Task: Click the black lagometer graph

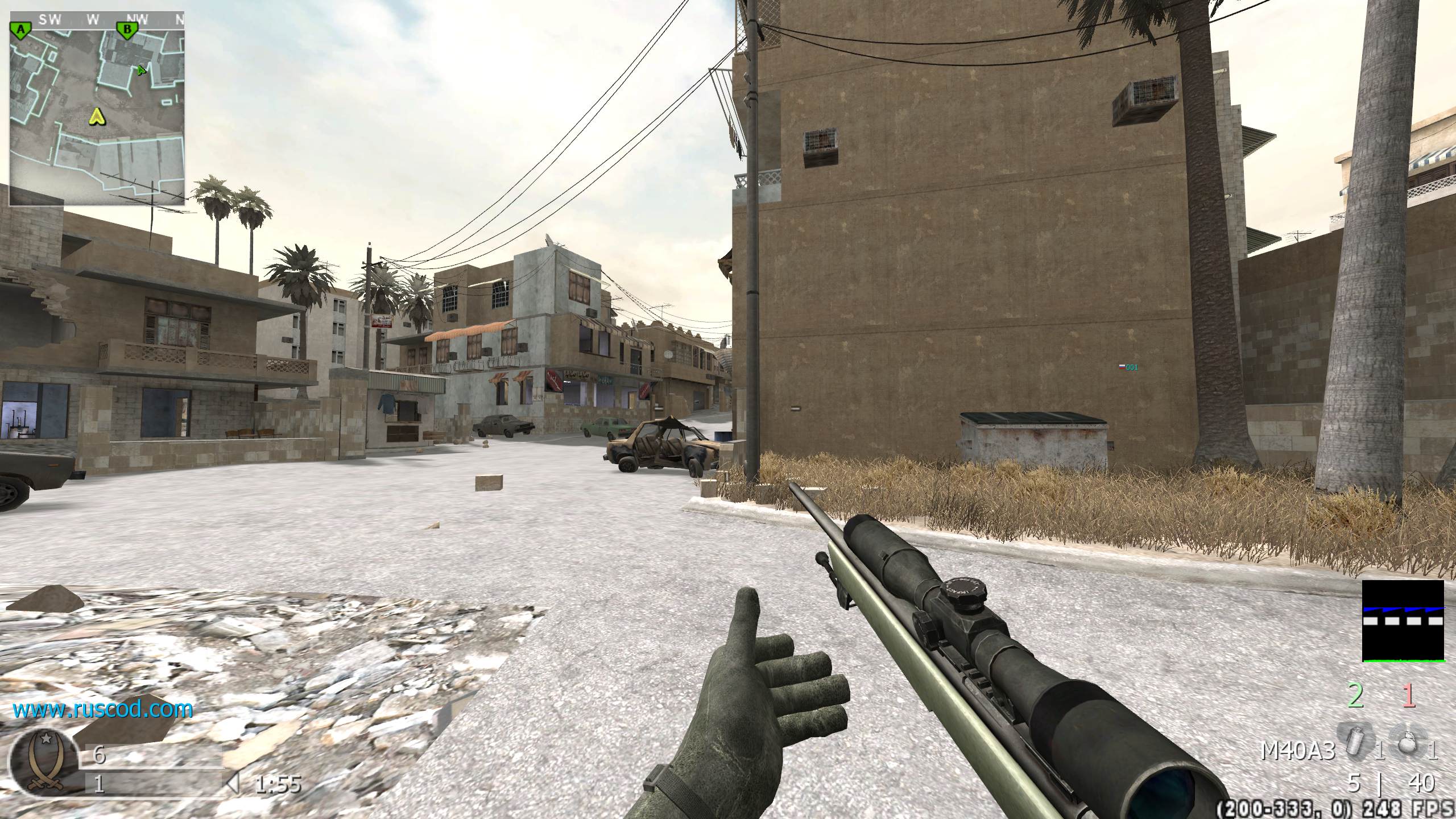Action: pos(1403,621)
